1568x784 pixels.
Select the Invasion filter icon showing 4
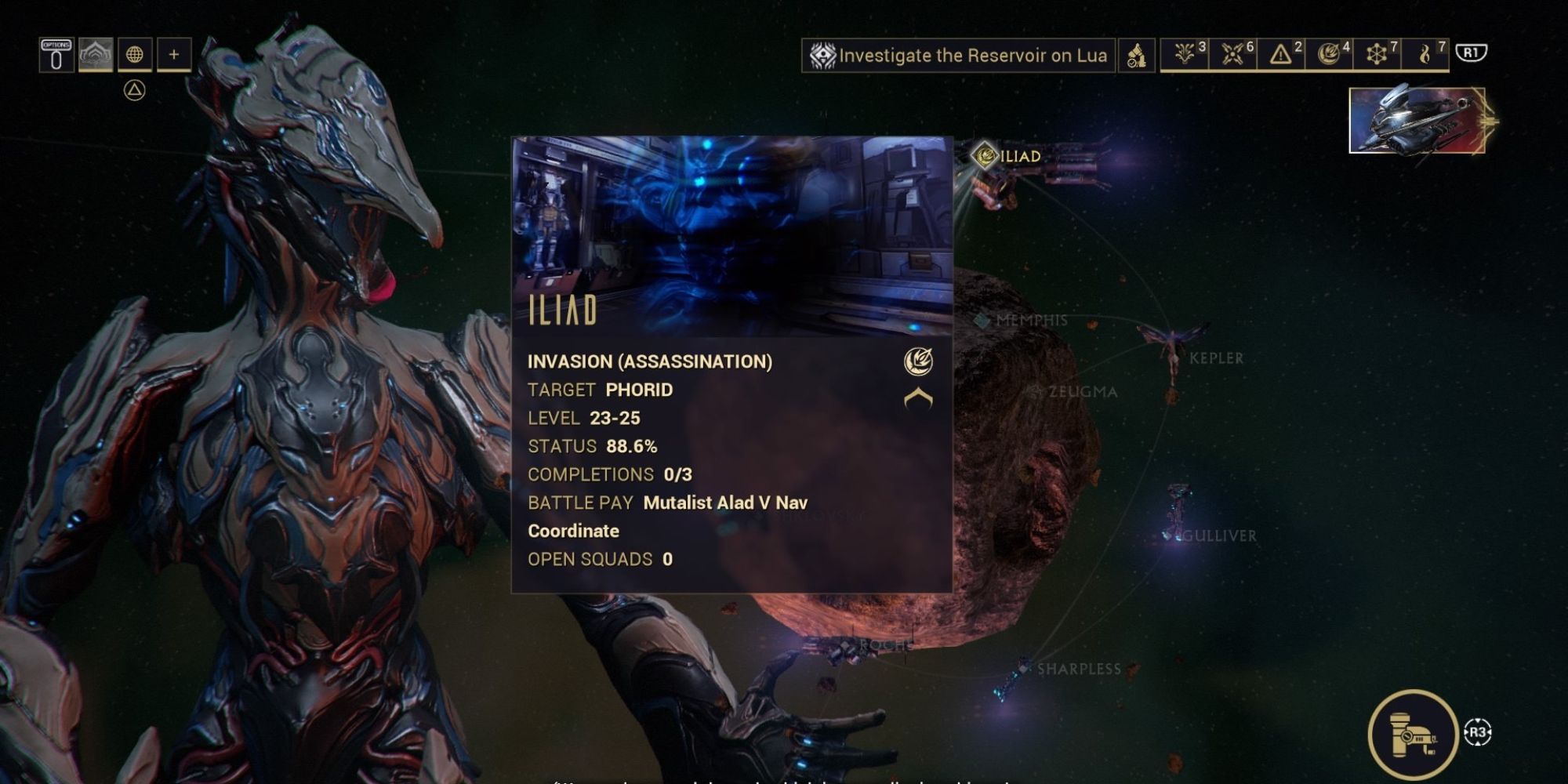(1327, 55)
